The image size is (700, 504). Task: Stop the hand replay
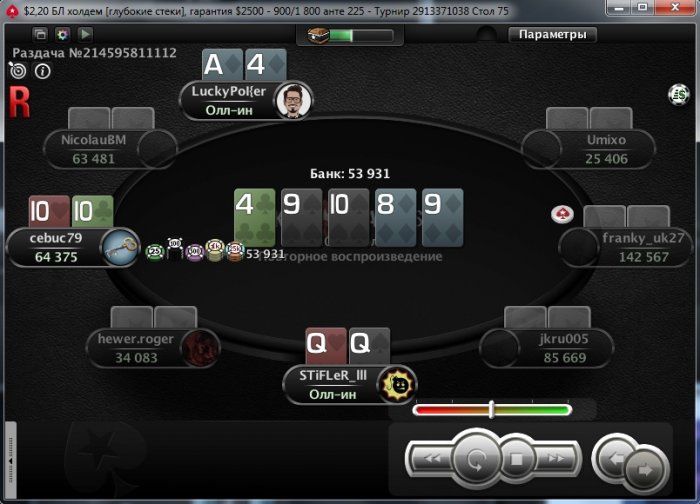pos(516,461)
